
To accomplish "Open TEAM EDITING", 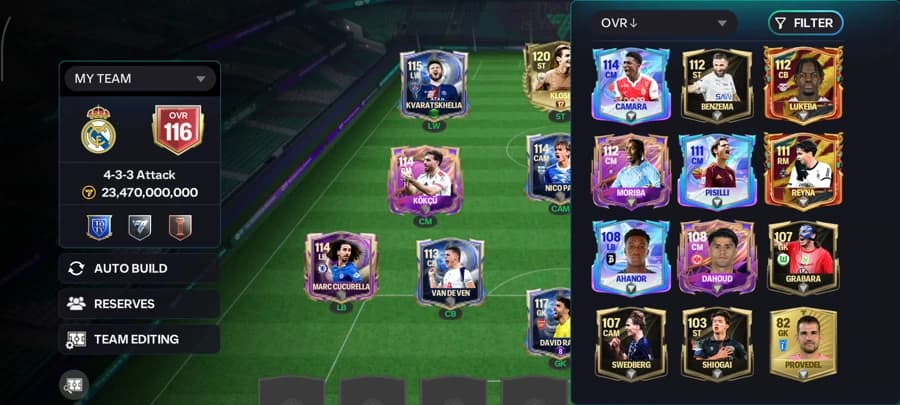I will click(x=139, y=339).
